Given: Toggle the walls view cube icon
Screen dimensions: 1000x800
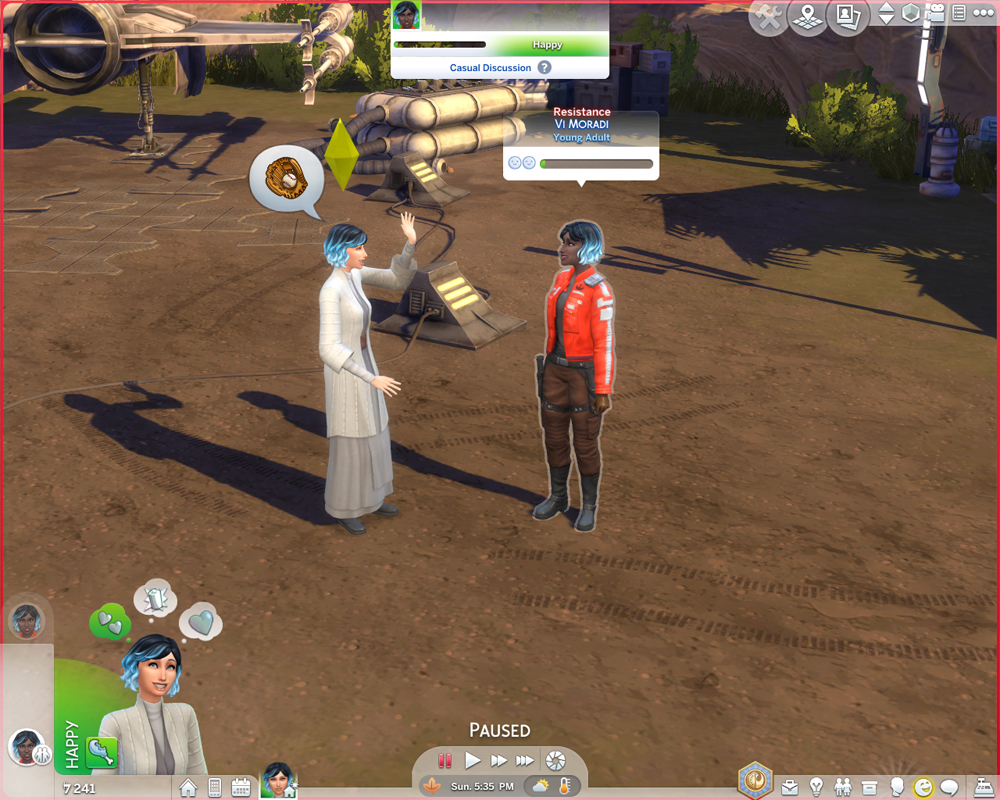Looking at the screenshot, I should (x=911, y=14).
